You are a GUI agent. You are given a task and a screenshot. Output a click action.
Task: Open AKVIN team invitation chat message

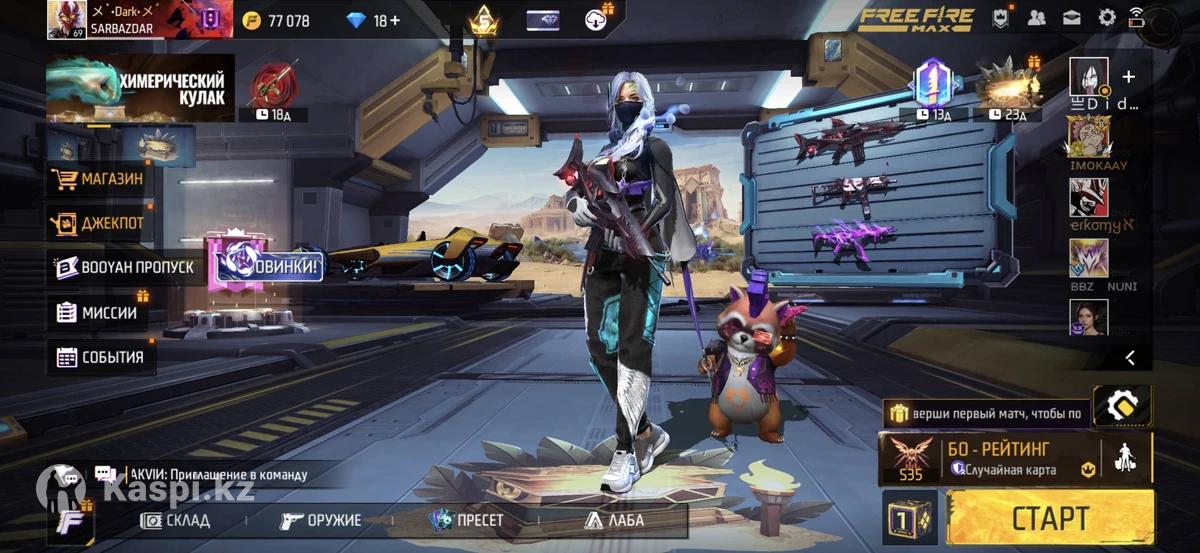tap(215, 475)
